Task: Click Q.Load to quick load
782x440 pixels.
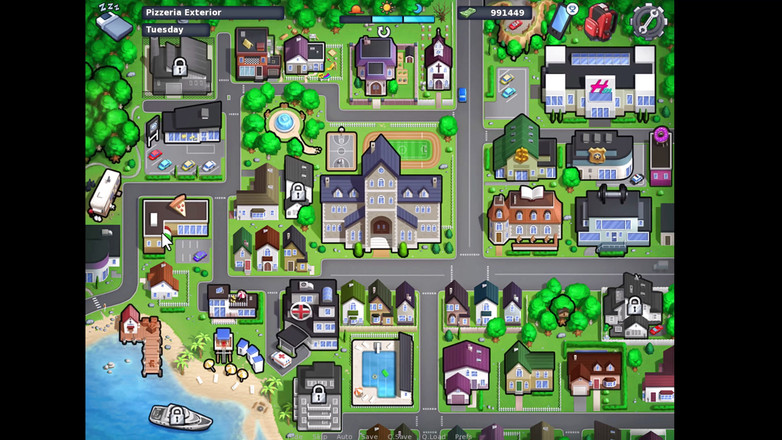Action: [x=433, y=436]
